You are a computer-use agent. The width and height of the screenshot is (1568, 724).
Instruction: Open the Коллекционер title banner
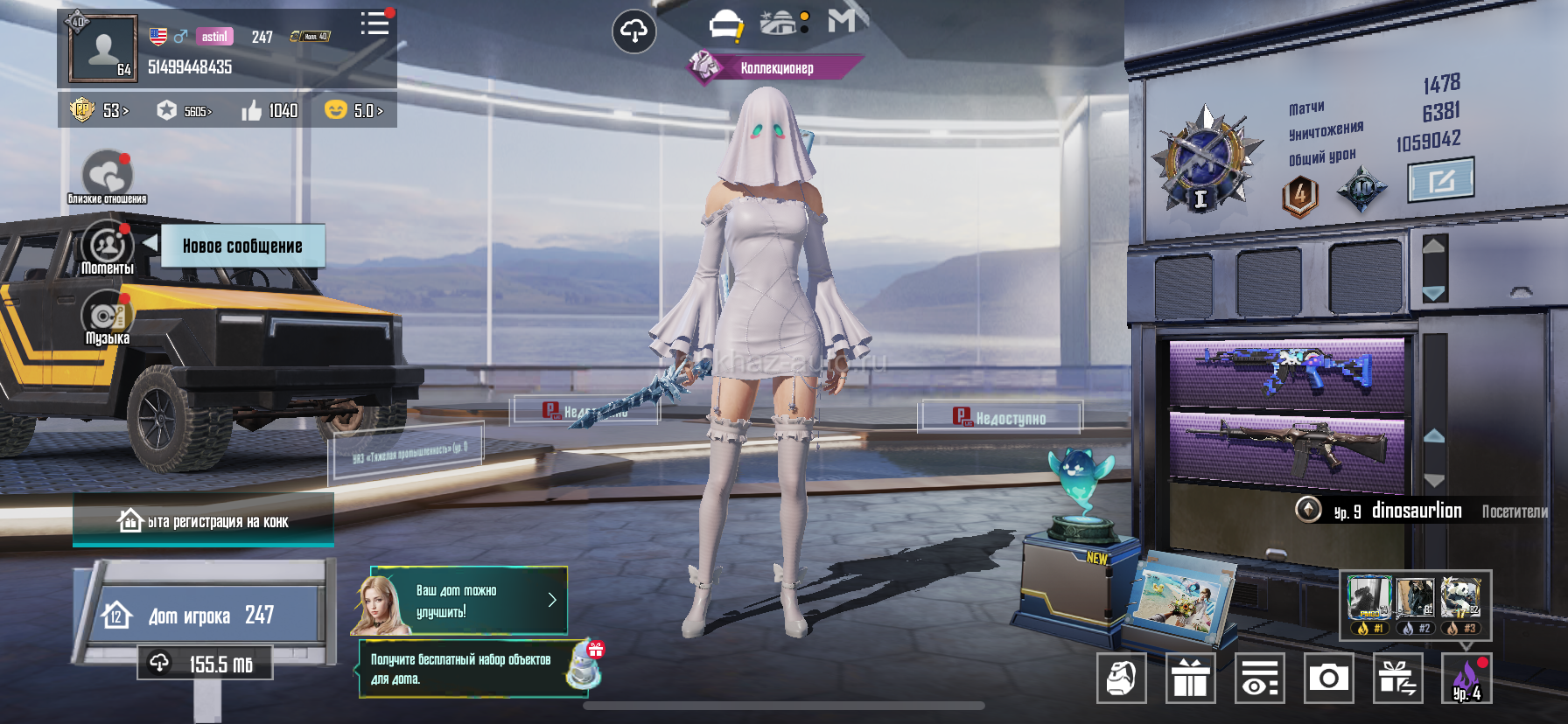775,67
